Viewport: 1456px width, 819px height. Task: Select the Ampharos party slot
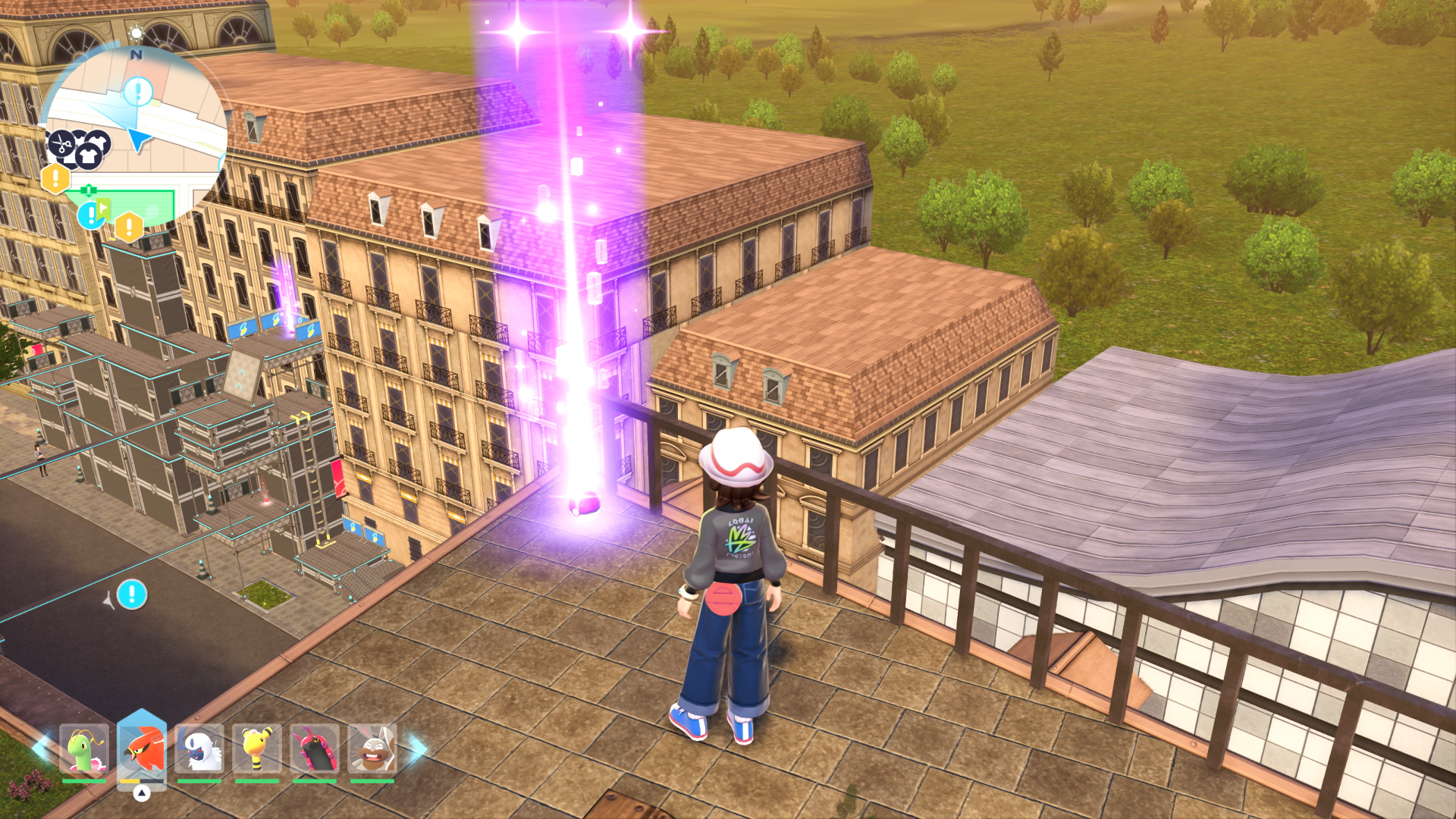coord(257,749)
